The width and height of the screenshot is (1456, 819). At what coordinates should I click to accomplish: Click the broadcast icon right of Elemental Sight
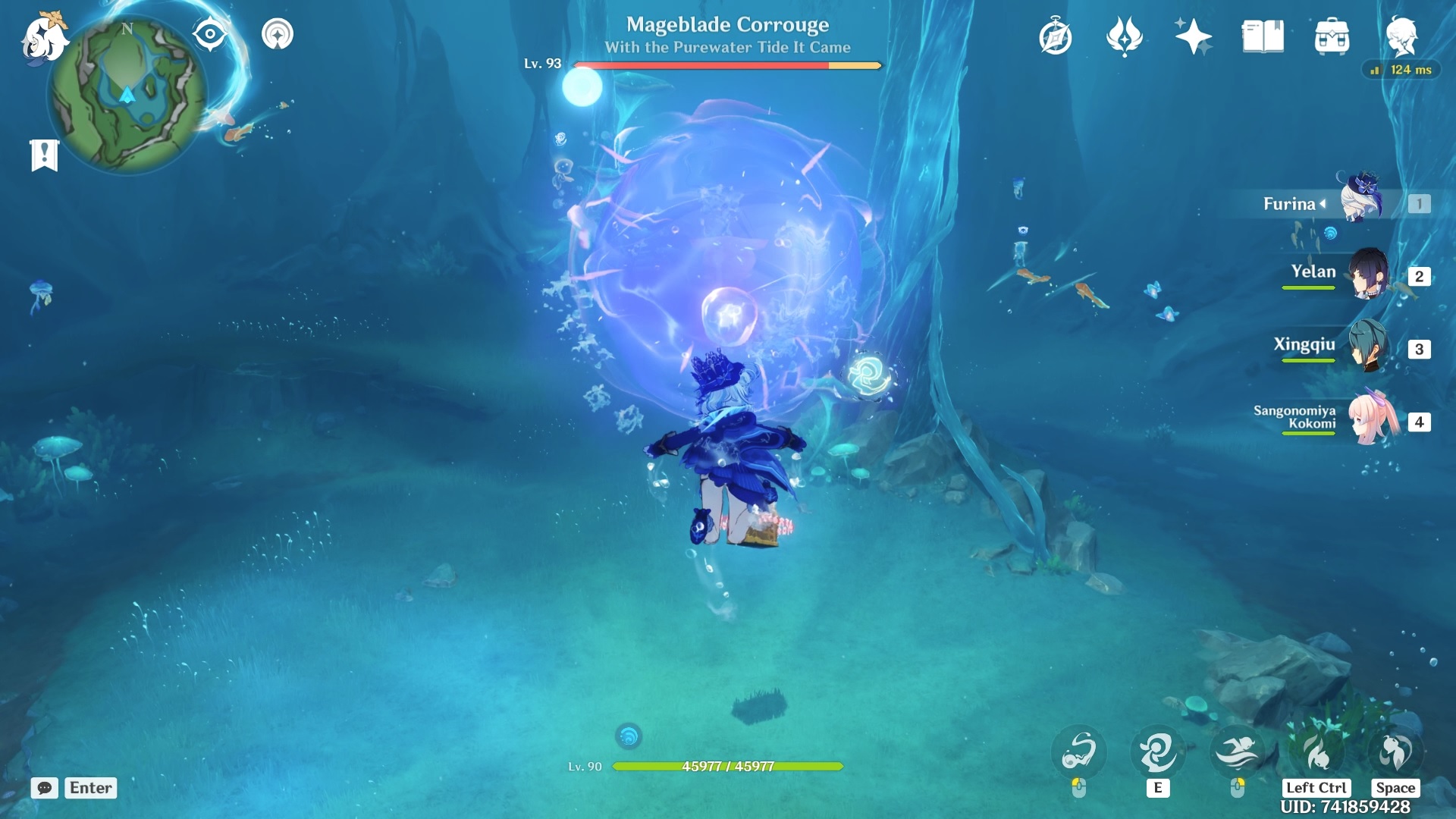[x=278, y=33]
